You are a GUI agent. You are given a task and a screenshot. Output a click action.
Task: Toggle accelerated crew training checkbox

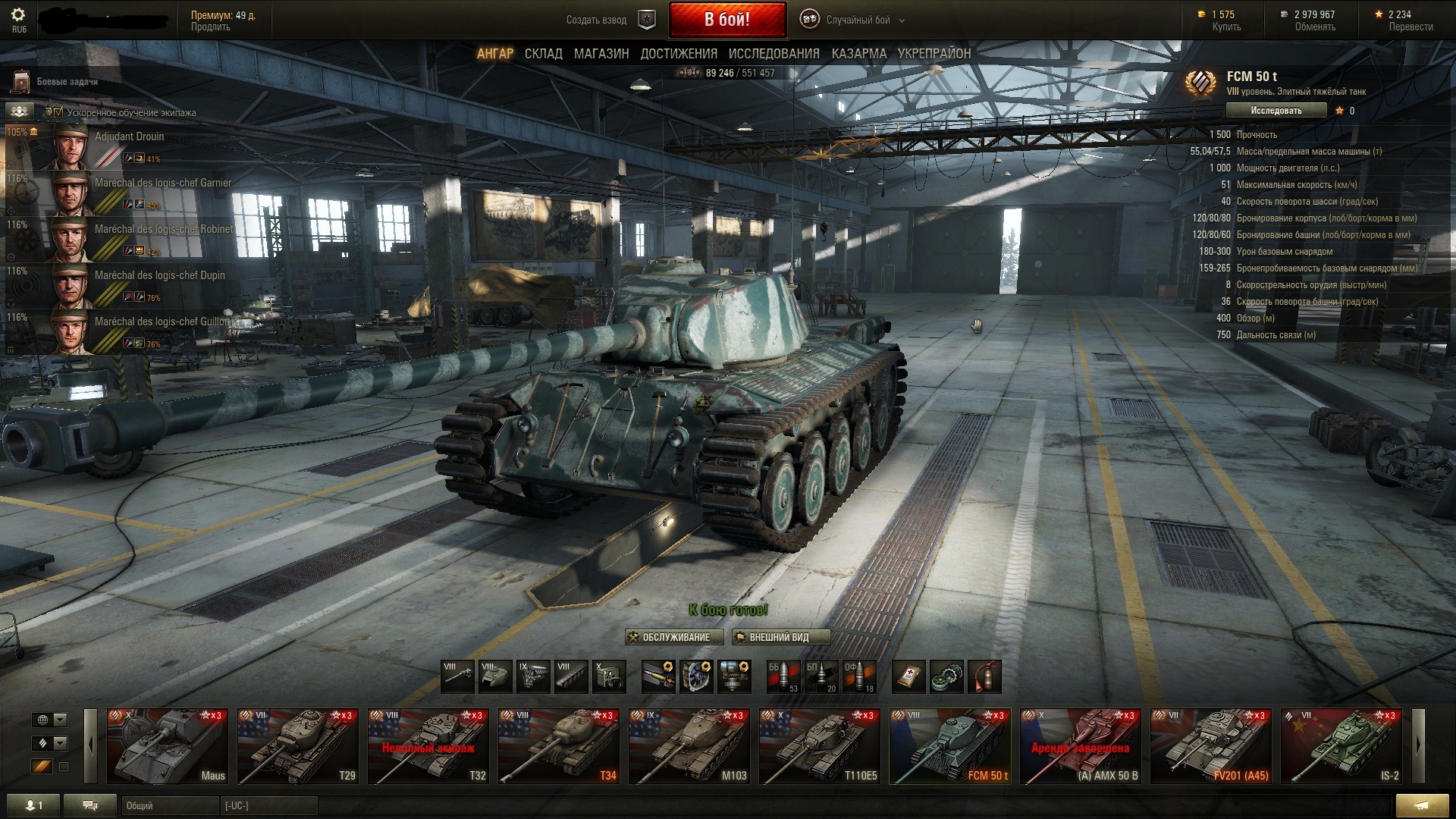click(58, 112)
